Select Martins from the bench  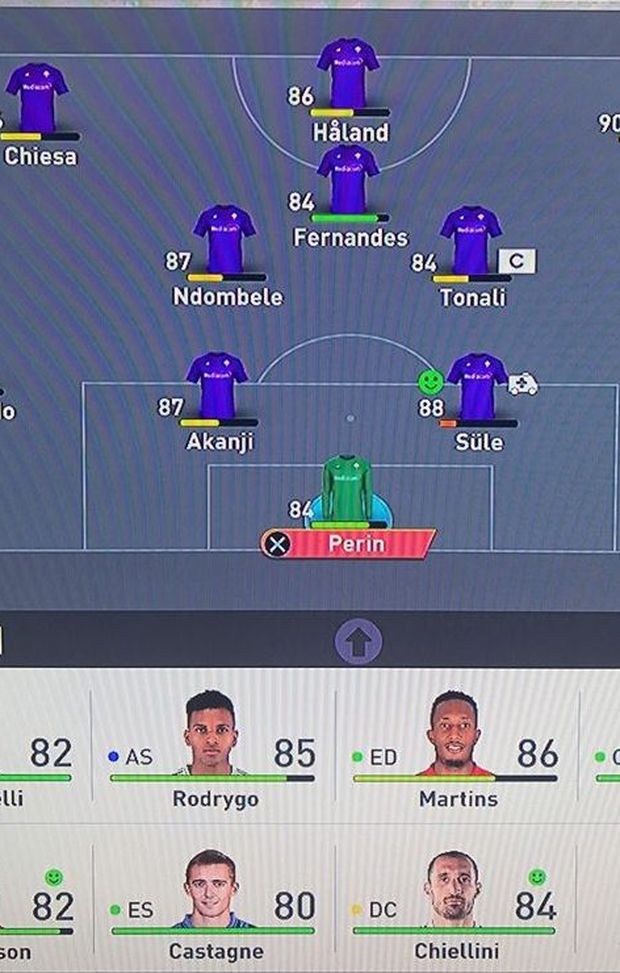pyautogui.click(x=457, y=748)
